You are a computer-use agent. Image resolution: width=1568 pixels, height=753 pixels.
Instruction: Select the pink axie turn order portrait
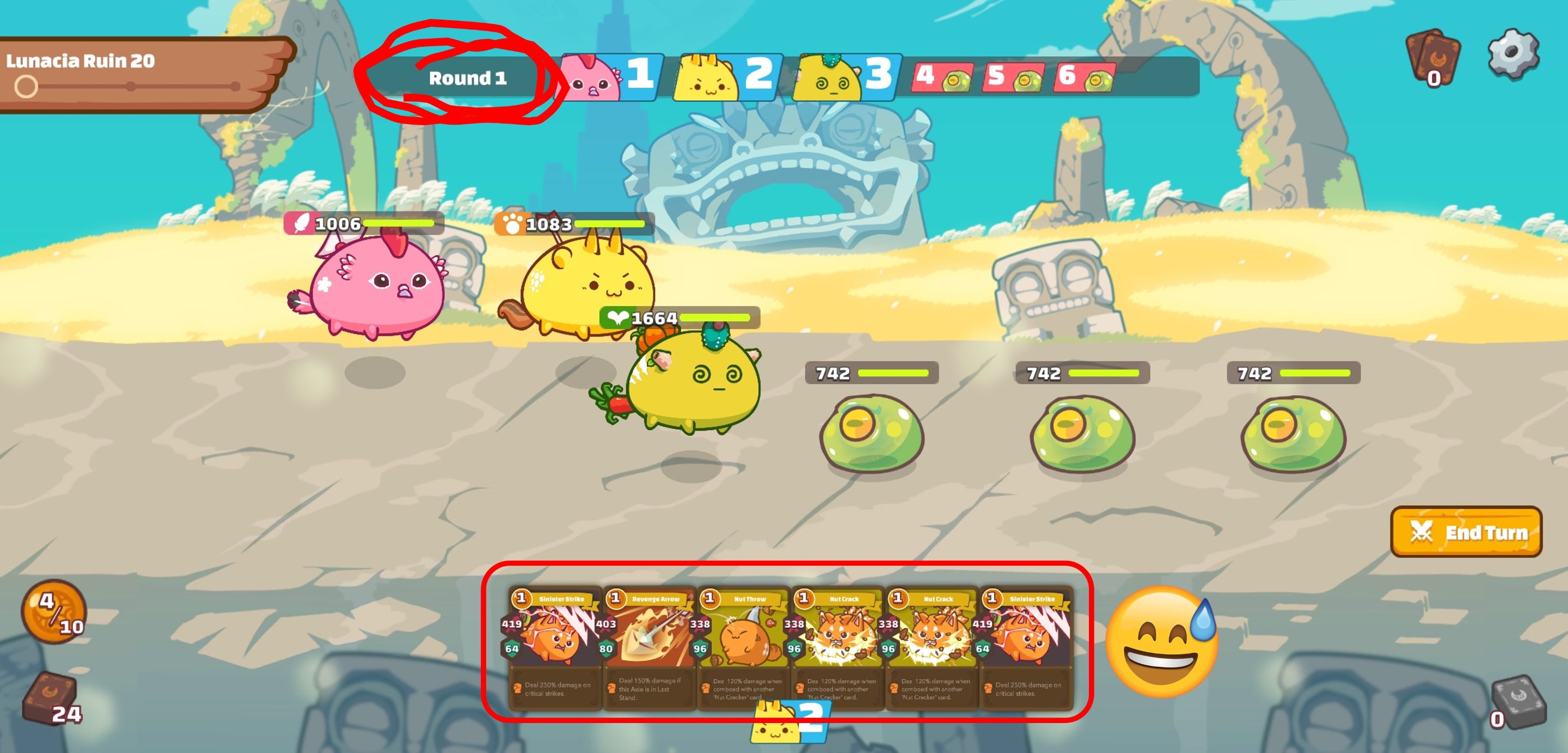[589, 78]
